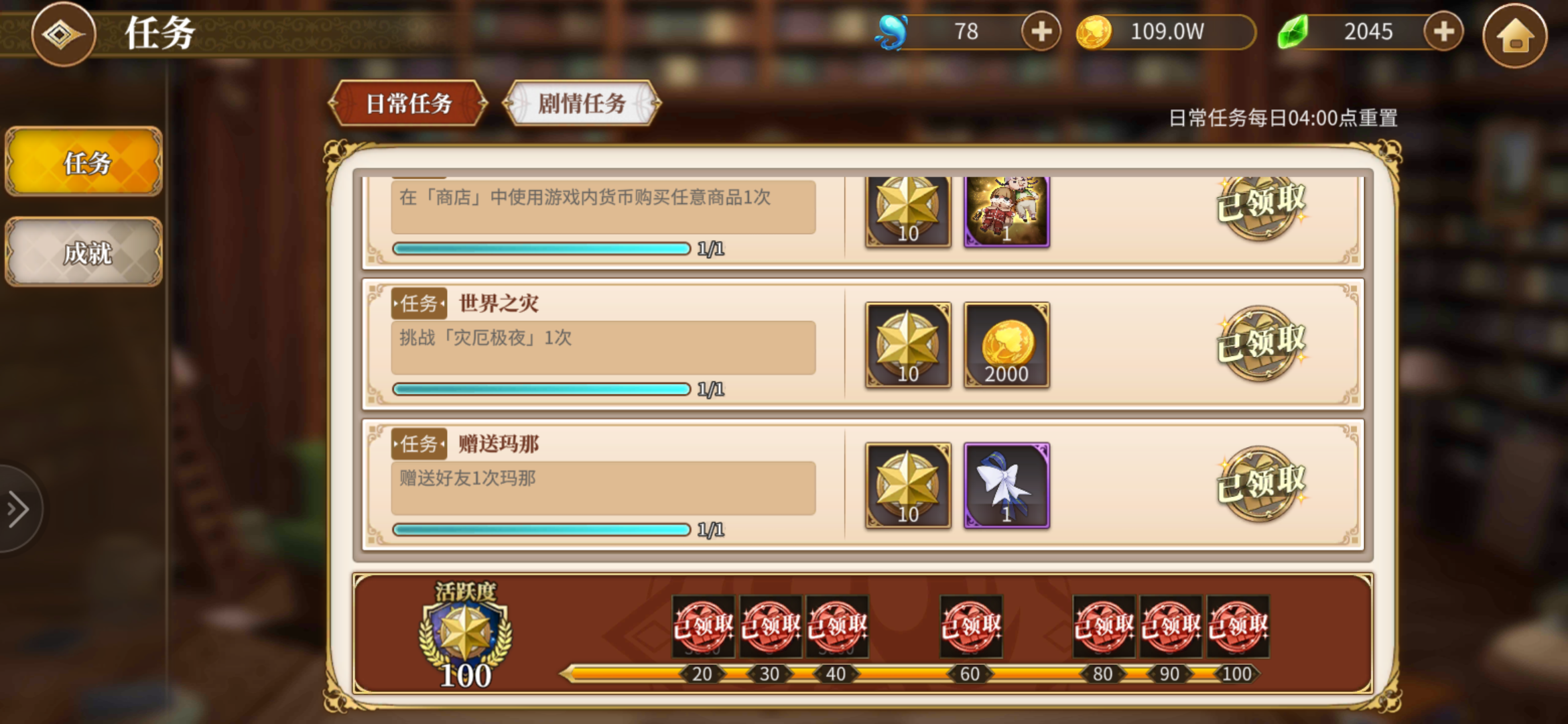
Task: Click the white ribbon reward icon
Action: click(x=1006, y=487)
